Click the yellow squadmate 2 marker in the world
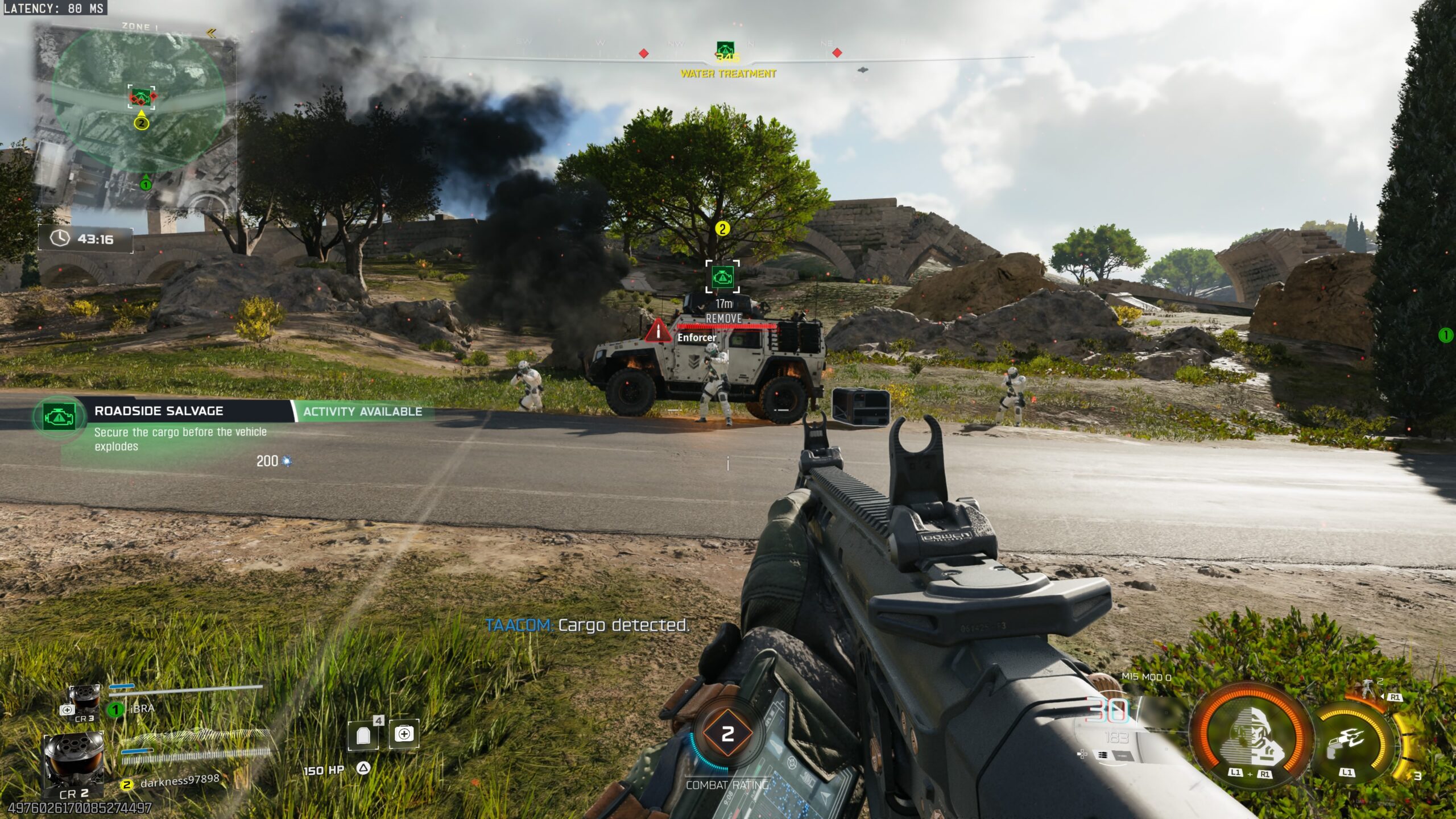The image size is (1456, 819). click(722, 229)
